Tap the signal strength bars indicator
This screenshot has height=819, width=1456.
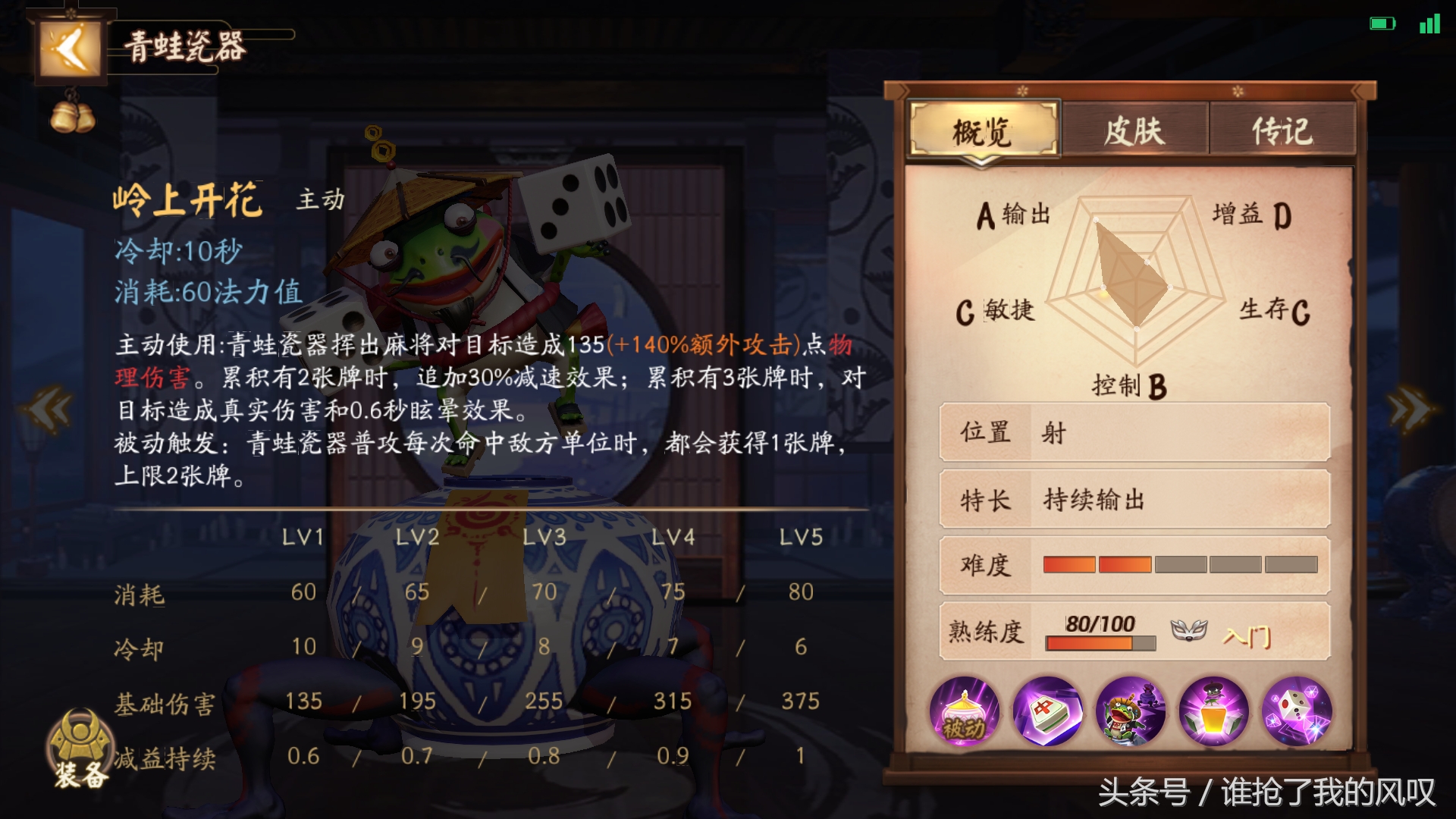1428,23
